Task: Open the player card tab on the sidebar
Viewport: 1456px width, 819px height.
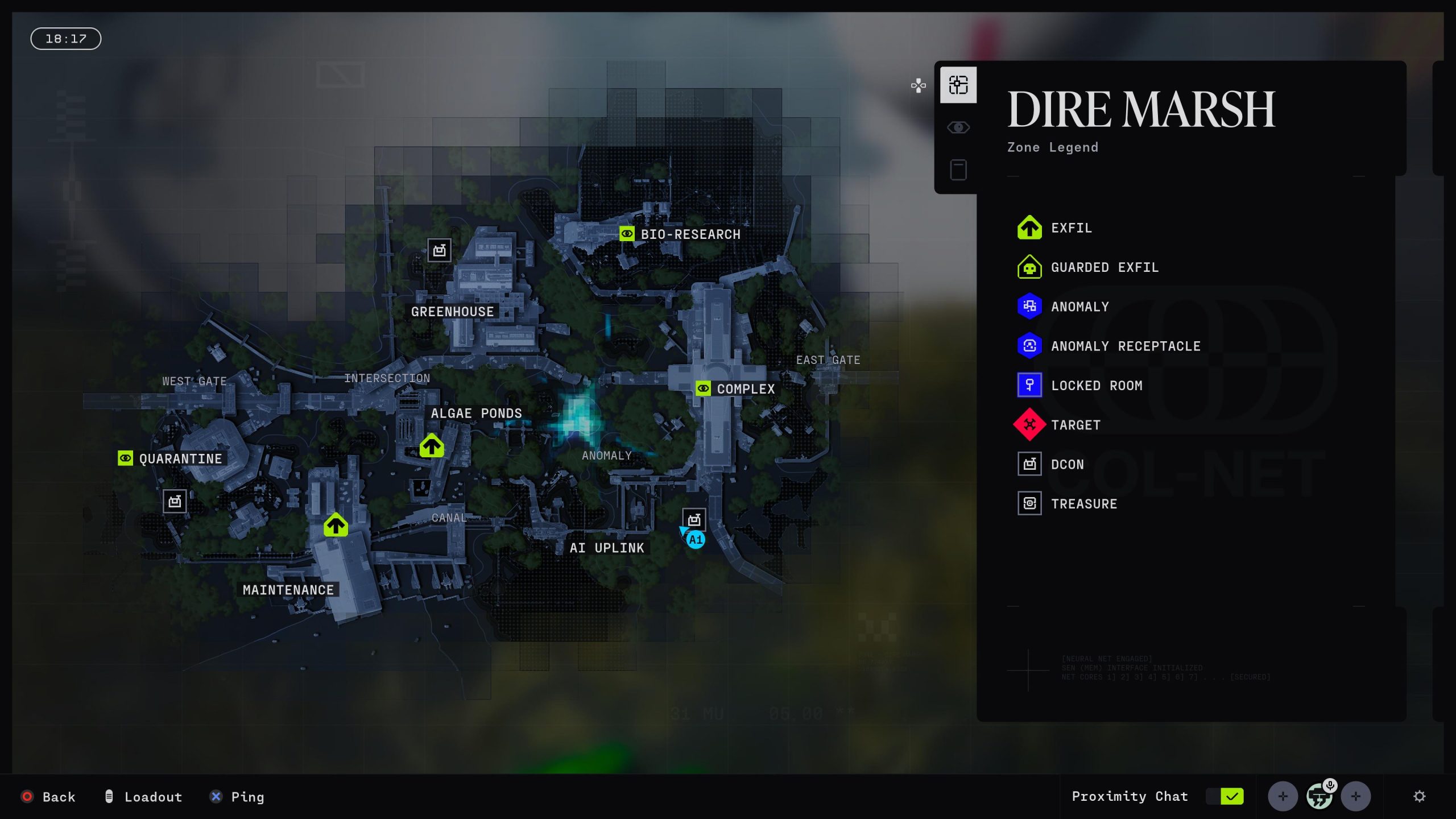Action: point(958,169)
